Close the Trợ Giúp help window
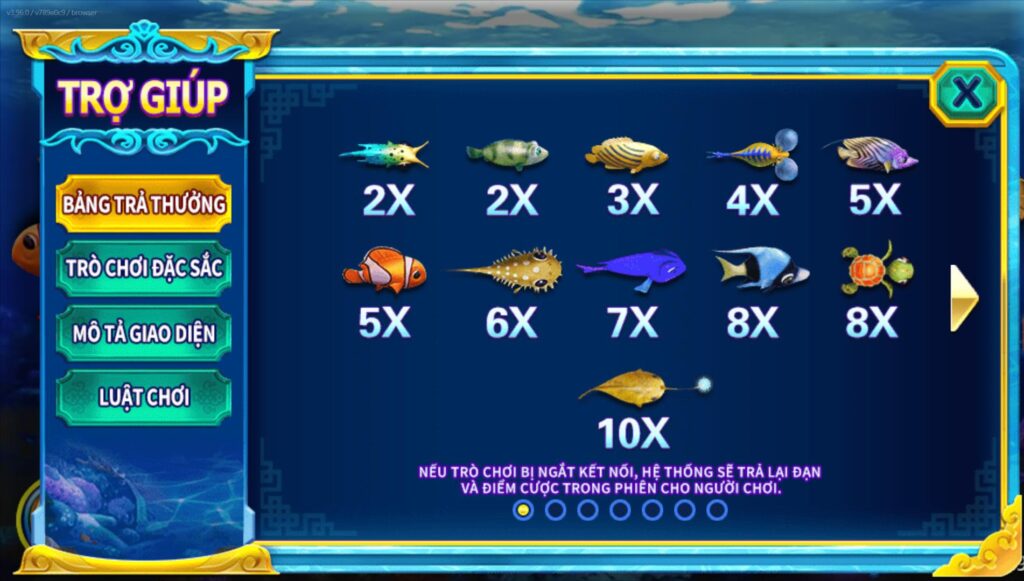The image size is (1024, 581). 966,94
